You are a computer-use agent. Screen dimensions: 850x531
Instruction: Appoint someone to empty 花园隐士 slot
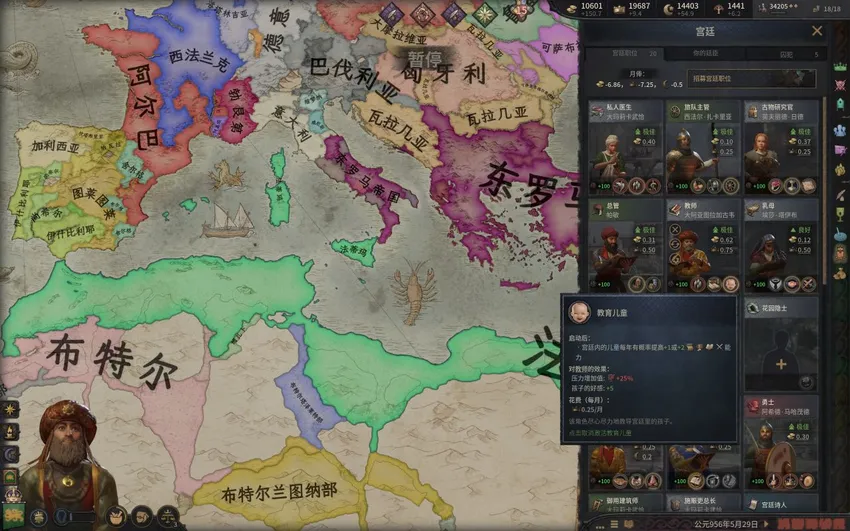pyautogui.click(x=781, y=363)
